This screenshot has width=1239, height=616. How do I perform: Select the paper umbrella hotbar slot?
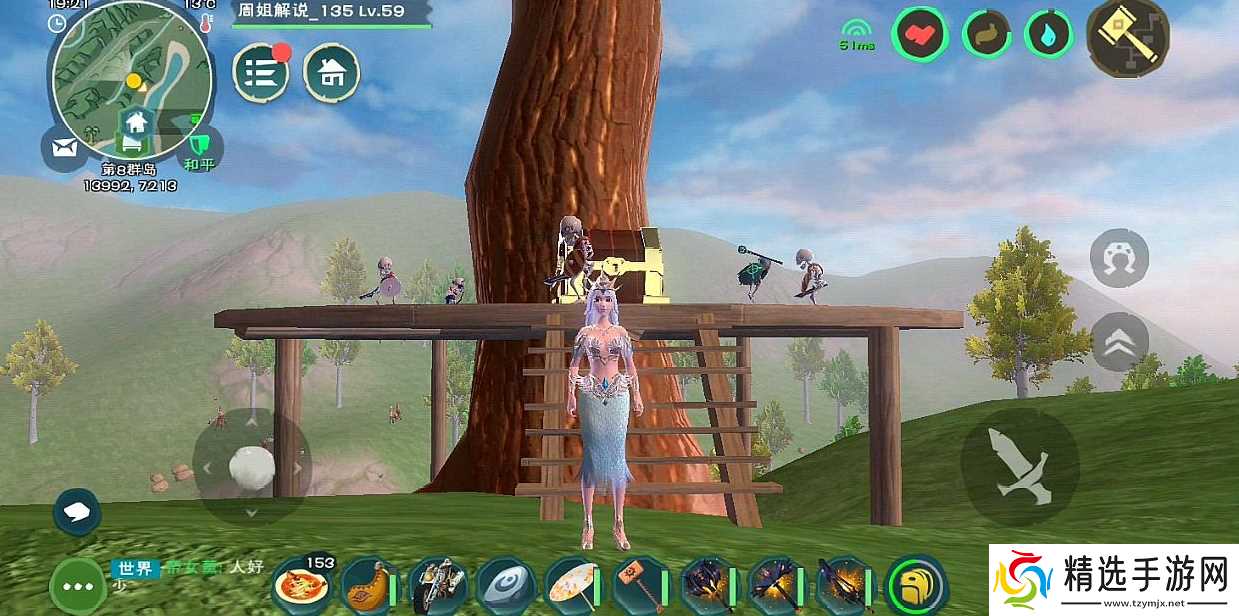click(x=571, y=585)
